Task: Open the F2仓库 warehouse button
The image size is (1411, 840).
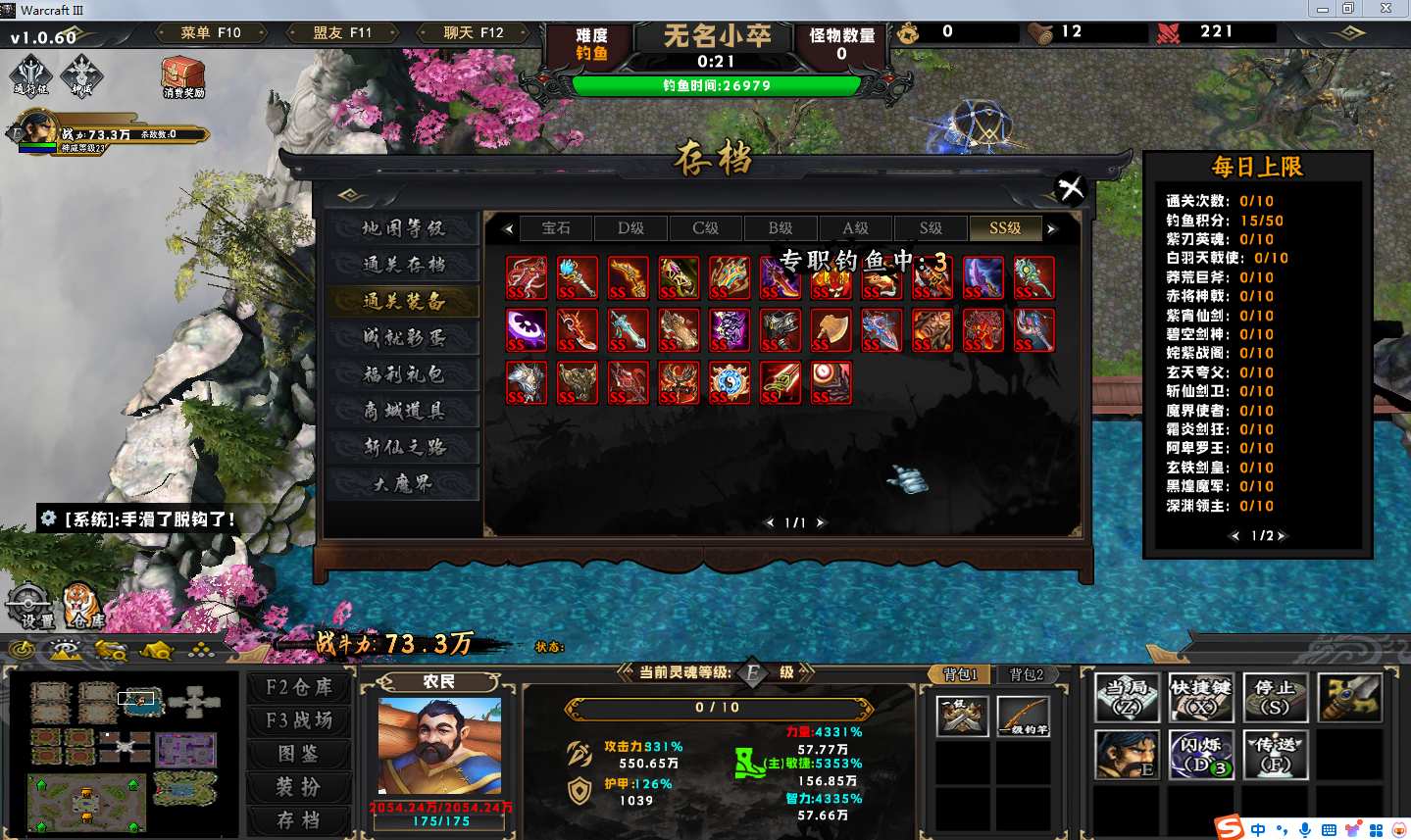Action: (x=299, y=688)
